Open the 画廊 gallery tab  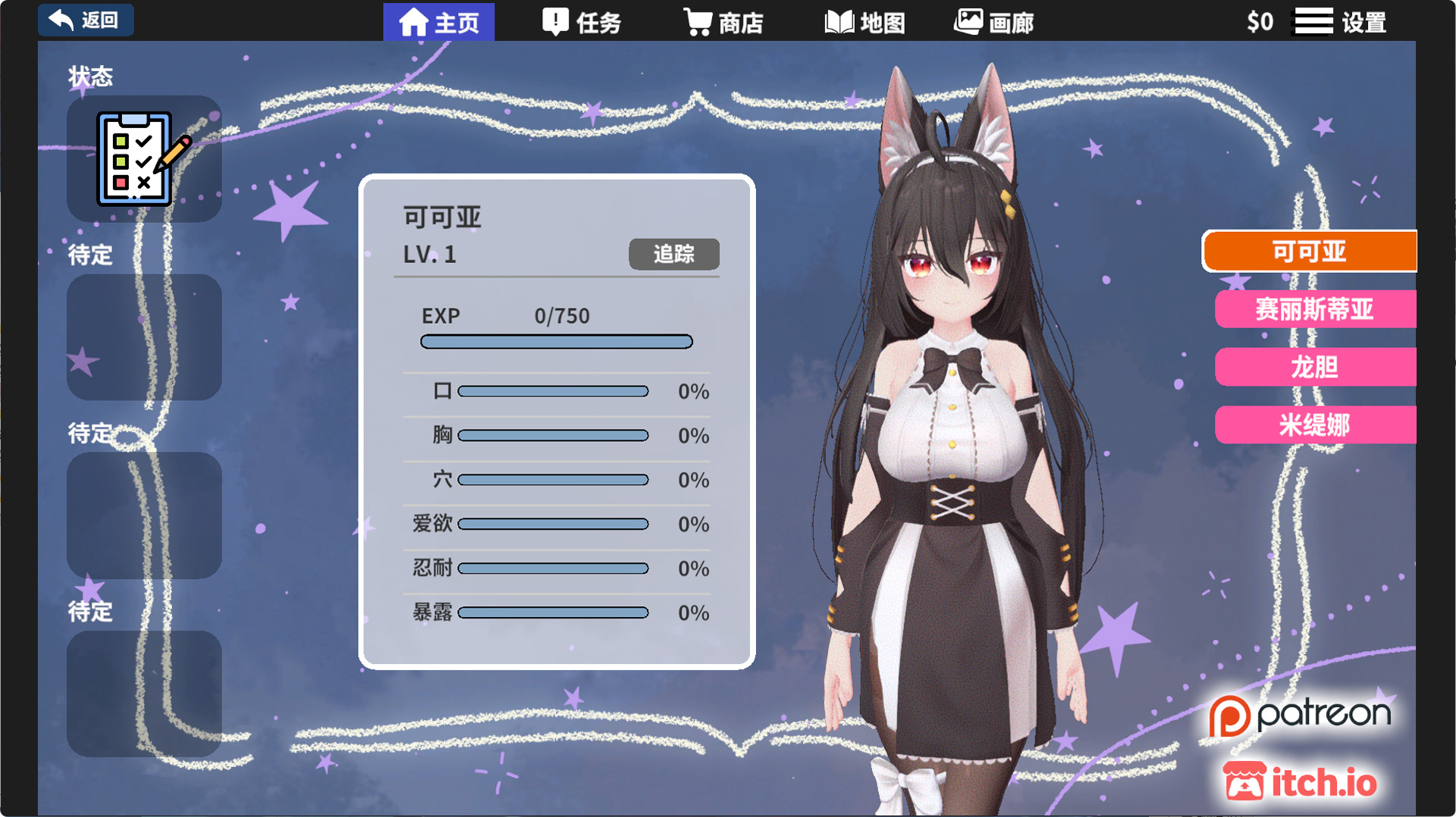(993, 23)
